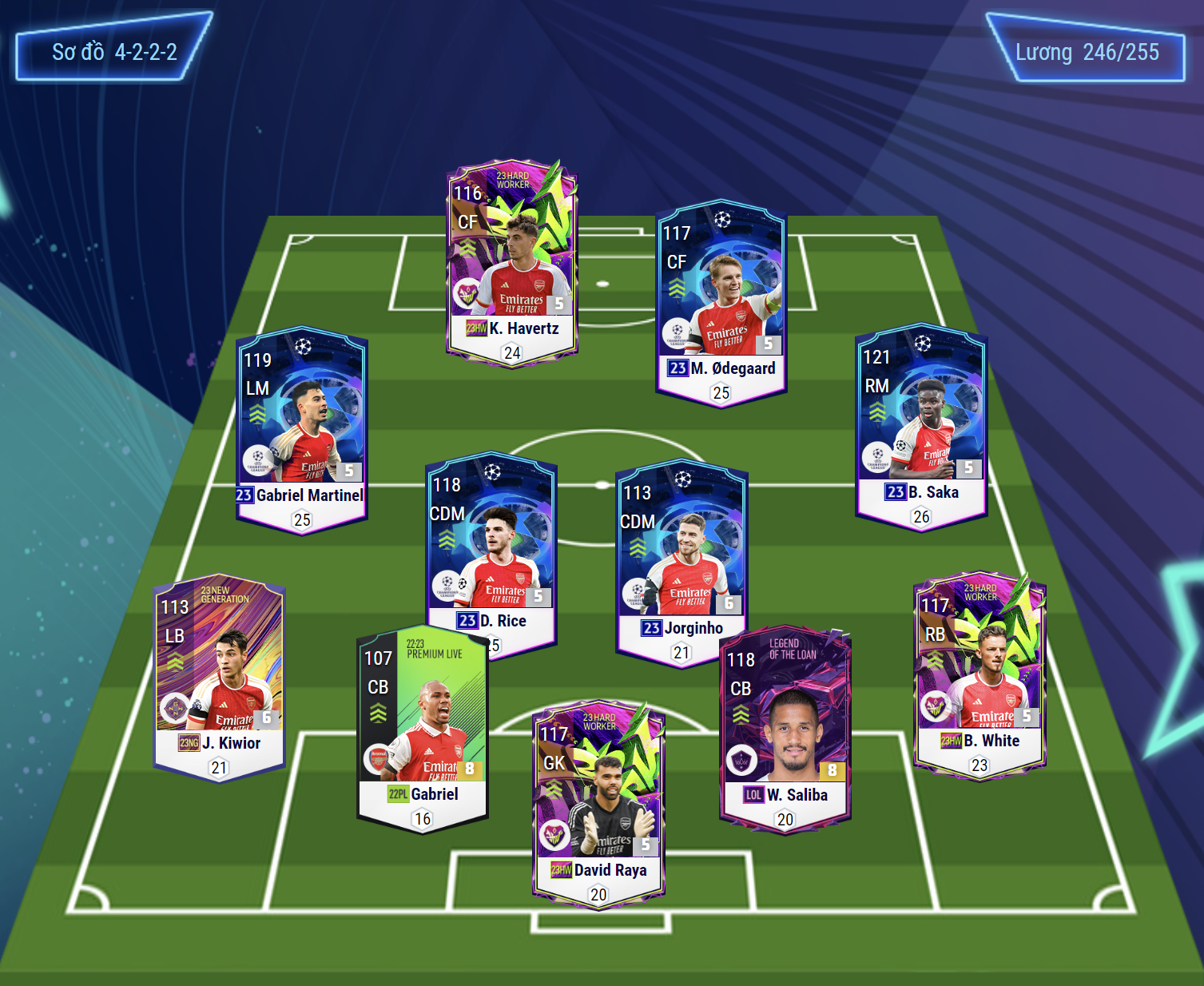Select the K. Havertz CF card
1204x986 pixels.
tap(512, 260)
